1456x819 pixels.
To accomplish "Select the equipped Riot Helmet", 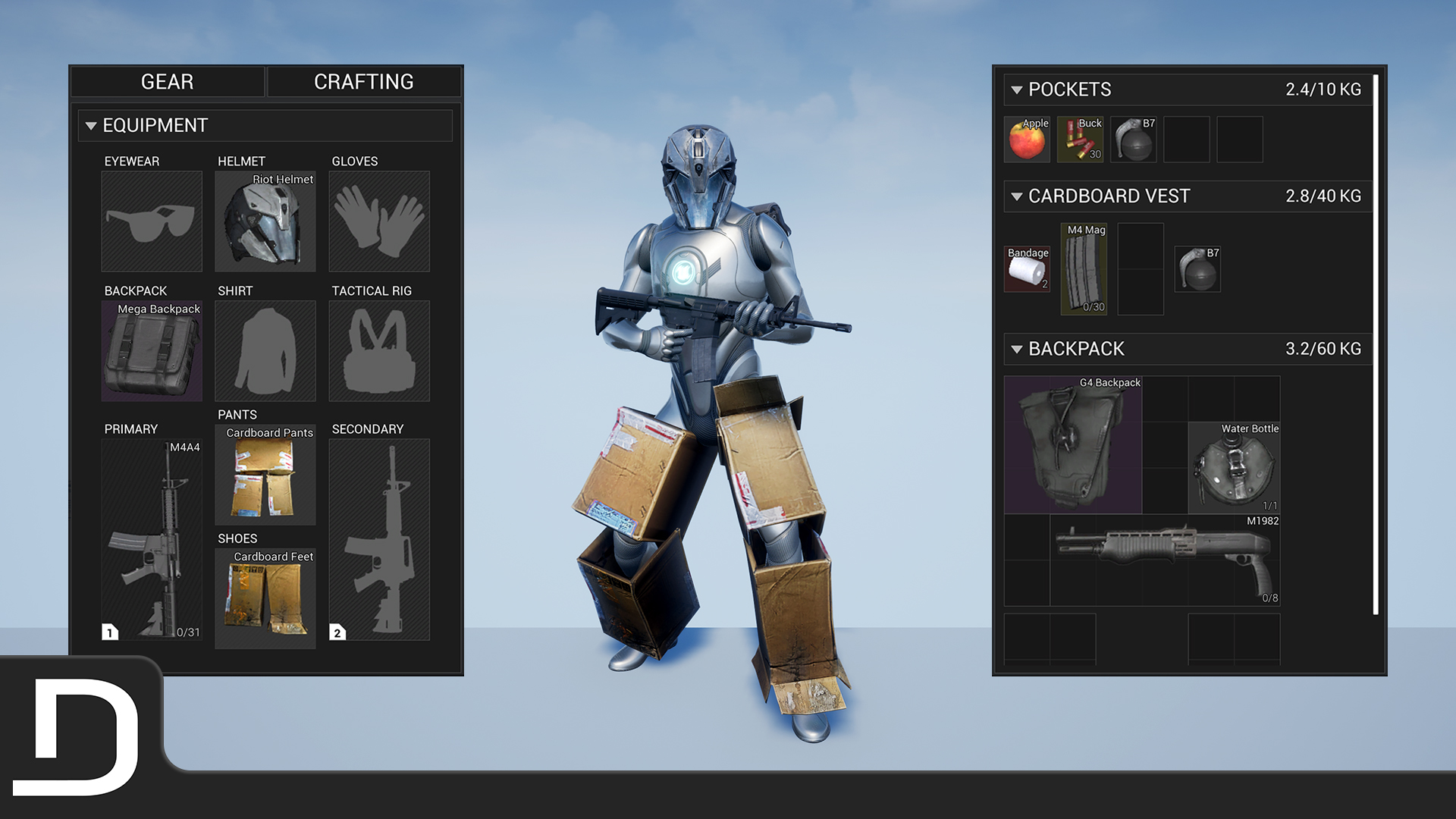I will coord(265,221).
